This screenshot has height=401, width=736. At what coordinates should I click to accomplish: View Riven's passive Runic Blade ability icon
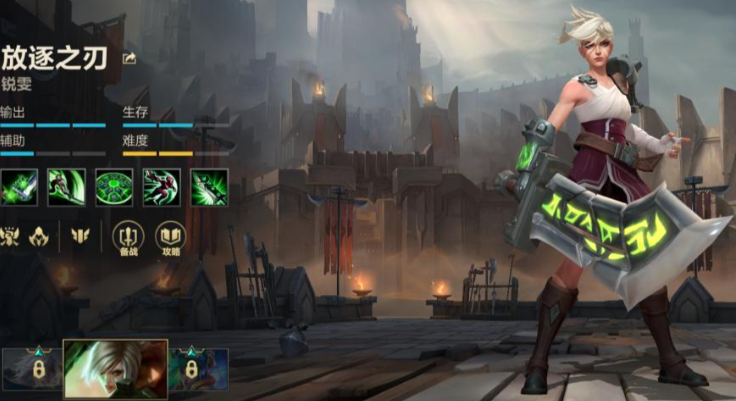(x=19, y=187)
